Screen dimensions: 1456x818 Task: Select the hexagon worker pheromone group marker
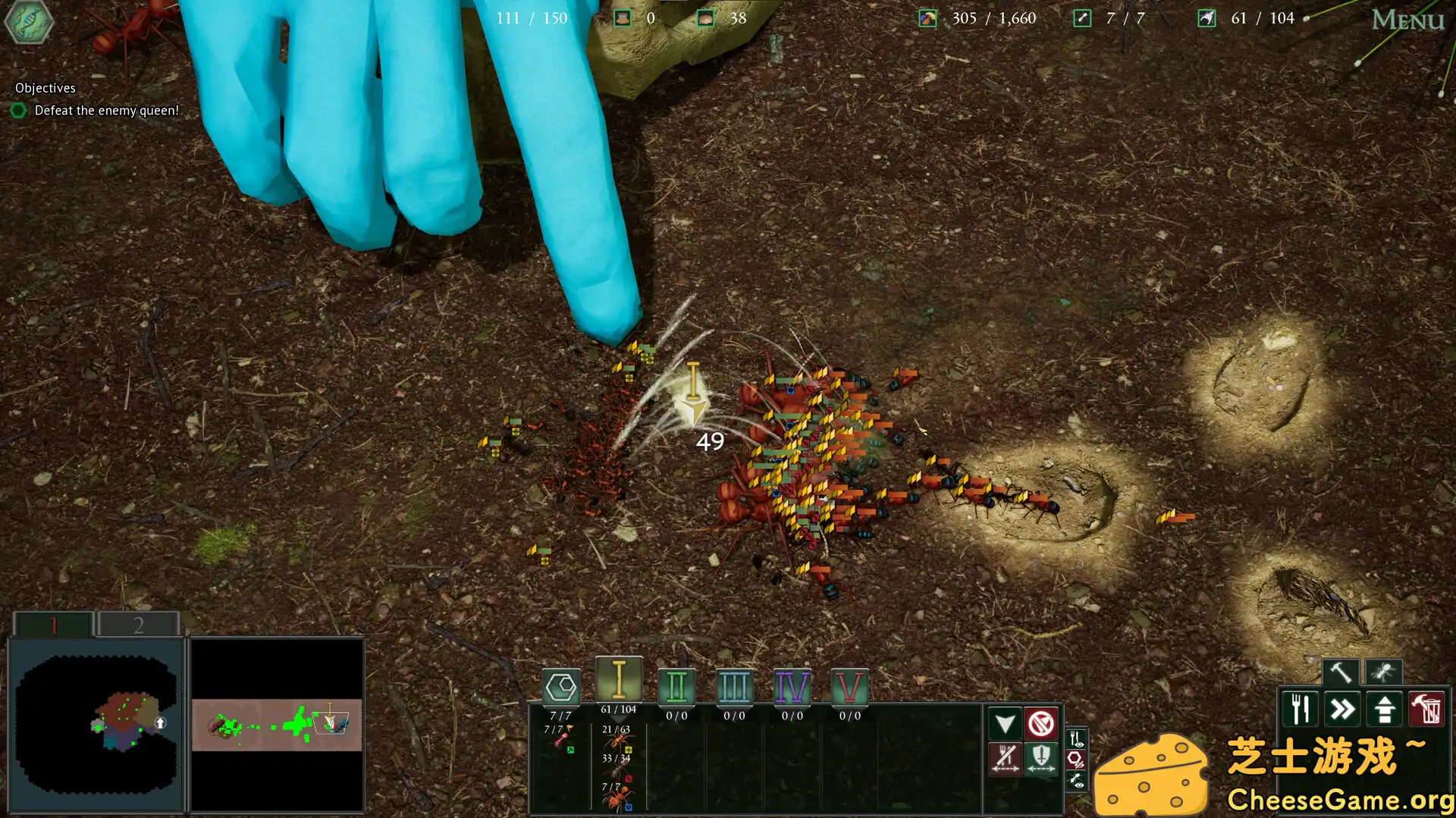tap(561, 688)
